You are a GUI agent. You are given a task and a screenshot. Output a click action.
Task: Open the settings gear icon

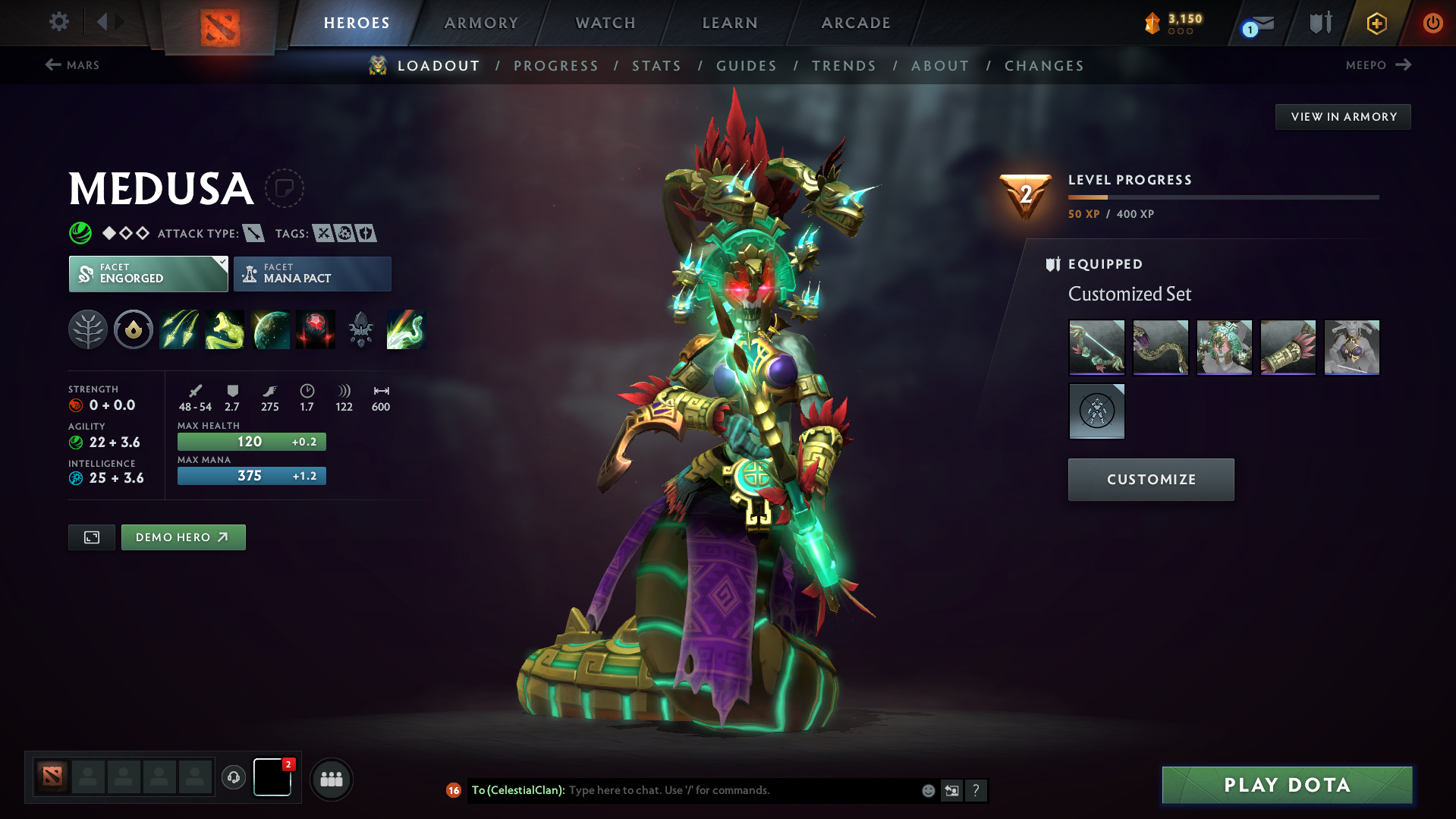(x=58, y=22)
